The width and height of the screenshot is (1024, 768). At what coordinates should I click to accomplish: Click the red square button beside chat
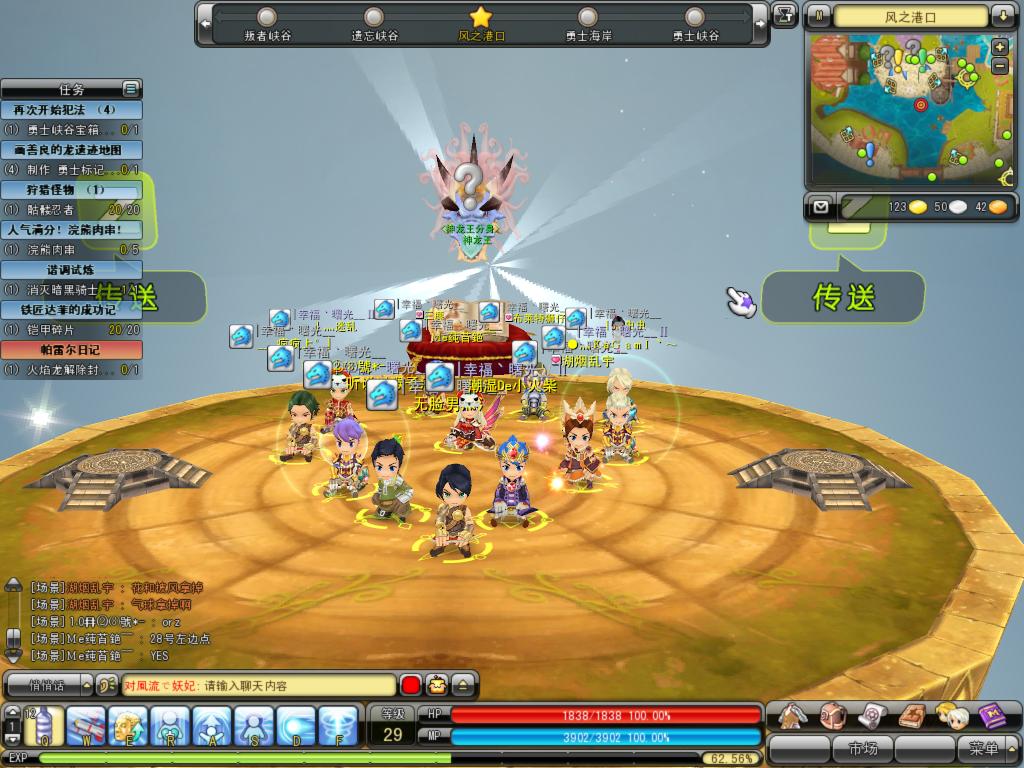click(410, 686)
